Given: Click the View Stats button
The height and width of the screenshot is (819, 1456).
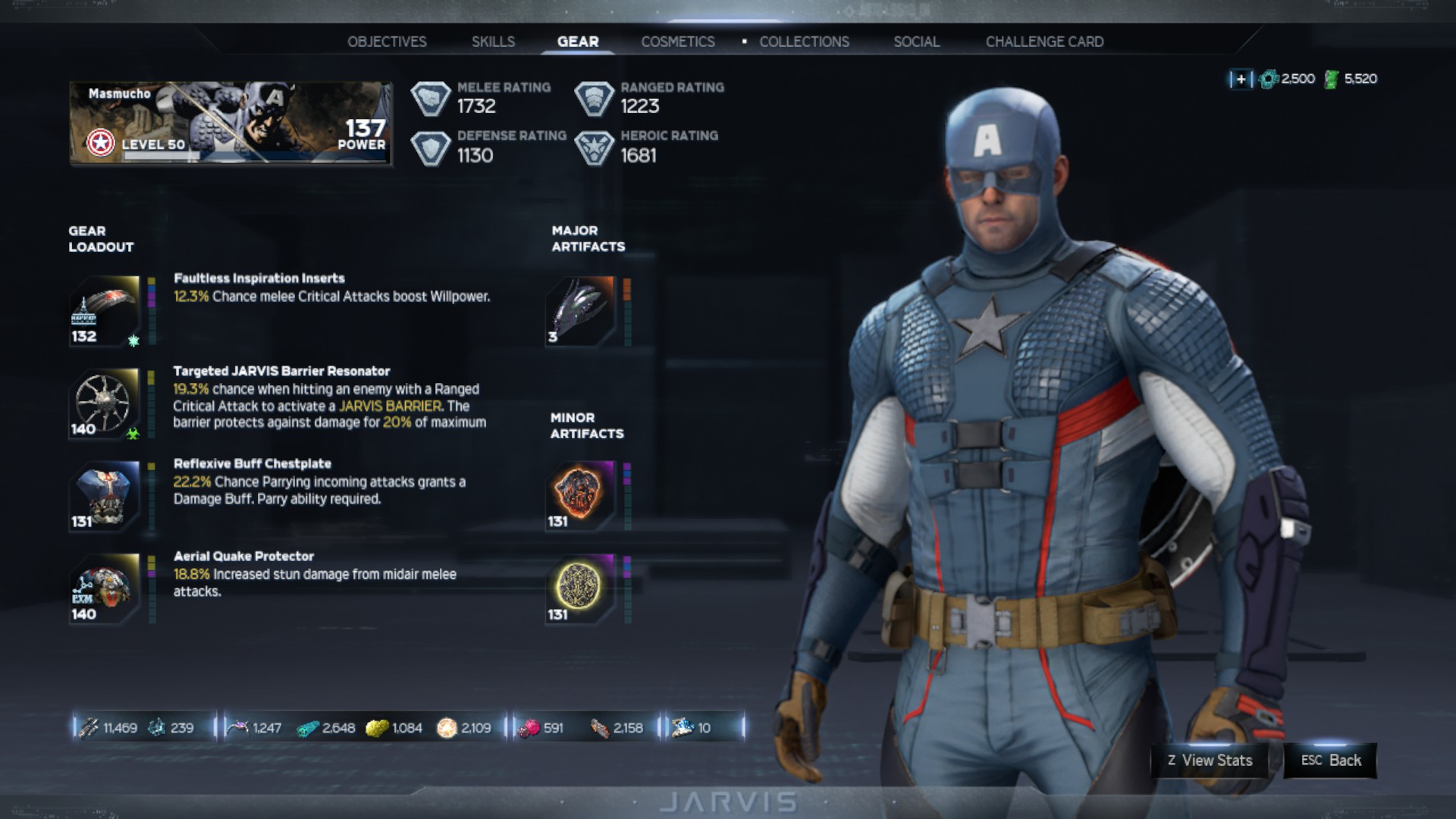Looking at the screenshot, I should pyautogui.click(x=1210, y=761).
